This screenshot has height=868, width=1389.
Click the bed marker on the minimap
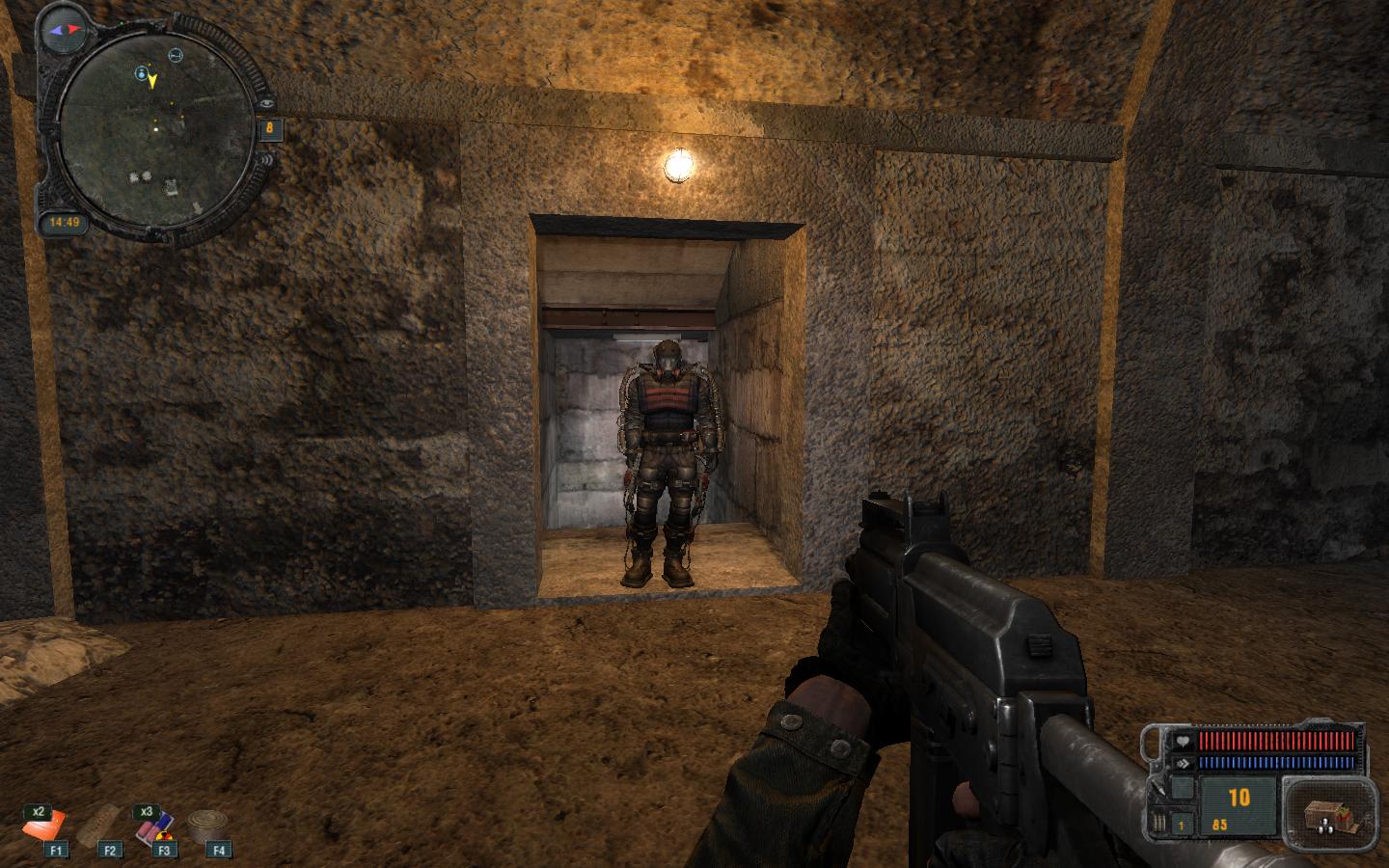pyautogui.click(x=176, y=55)
